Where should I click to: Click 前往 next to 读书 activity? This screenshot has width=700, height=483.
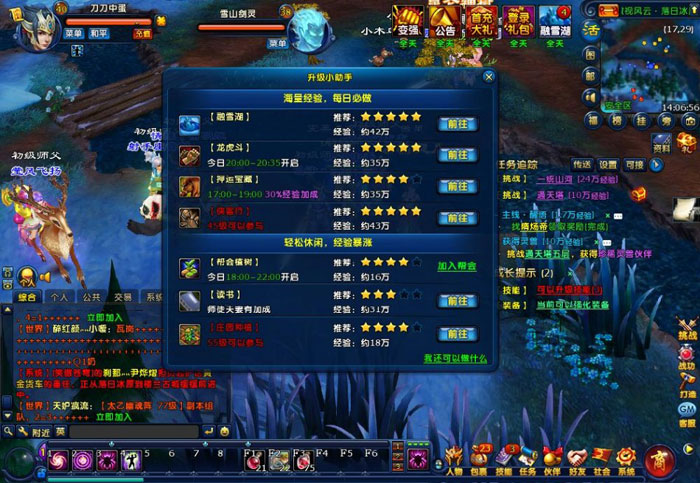tap(458, 301)
